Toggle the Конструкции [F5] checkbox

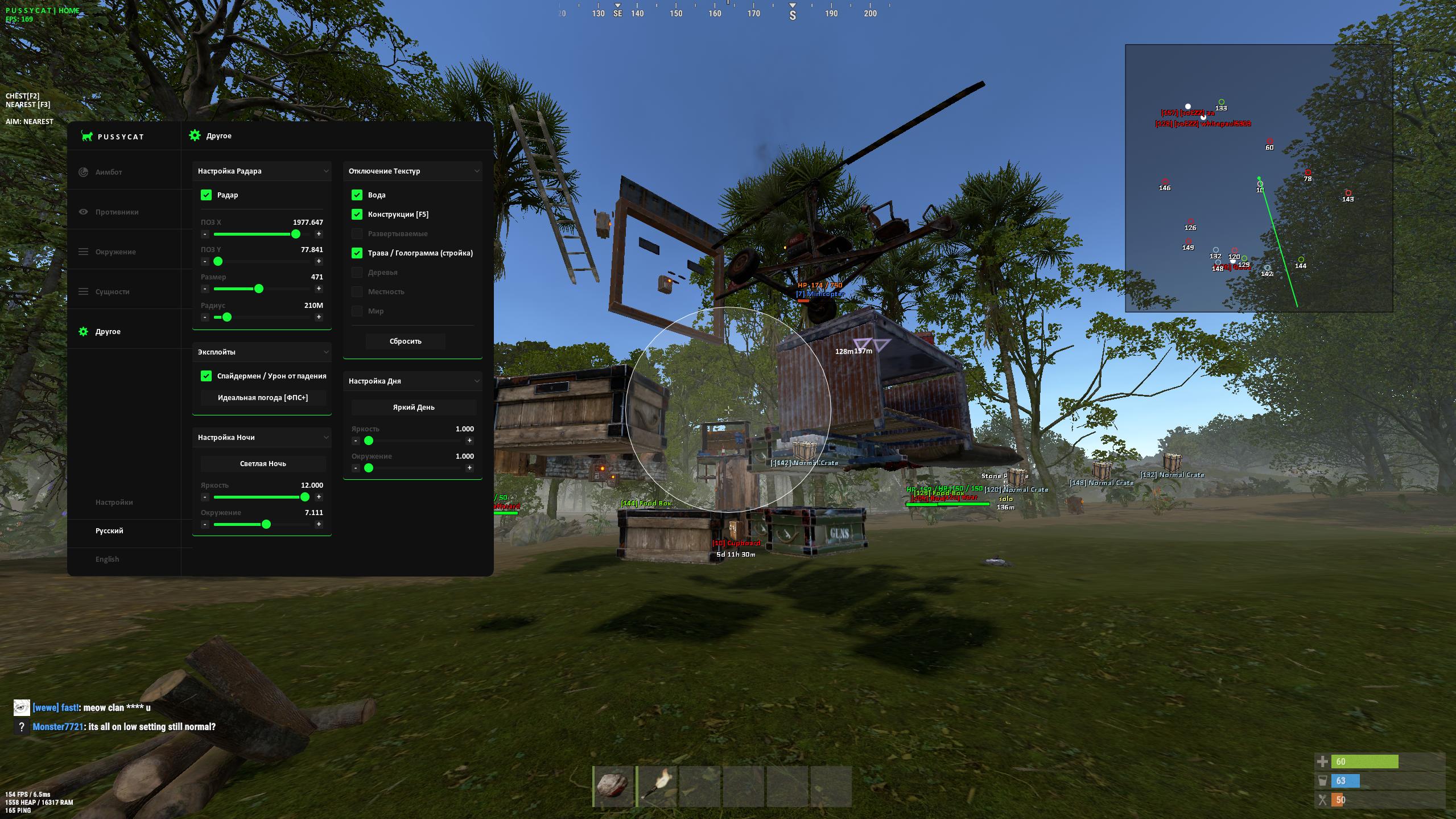tap(357, 215)
